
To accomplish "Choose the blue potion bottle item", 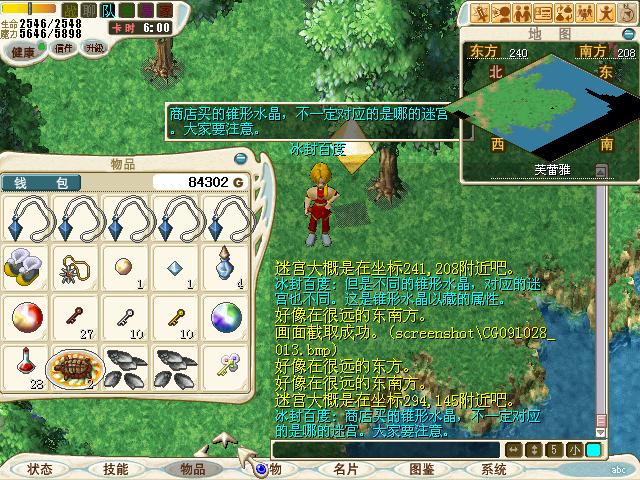I will point(226,266).
